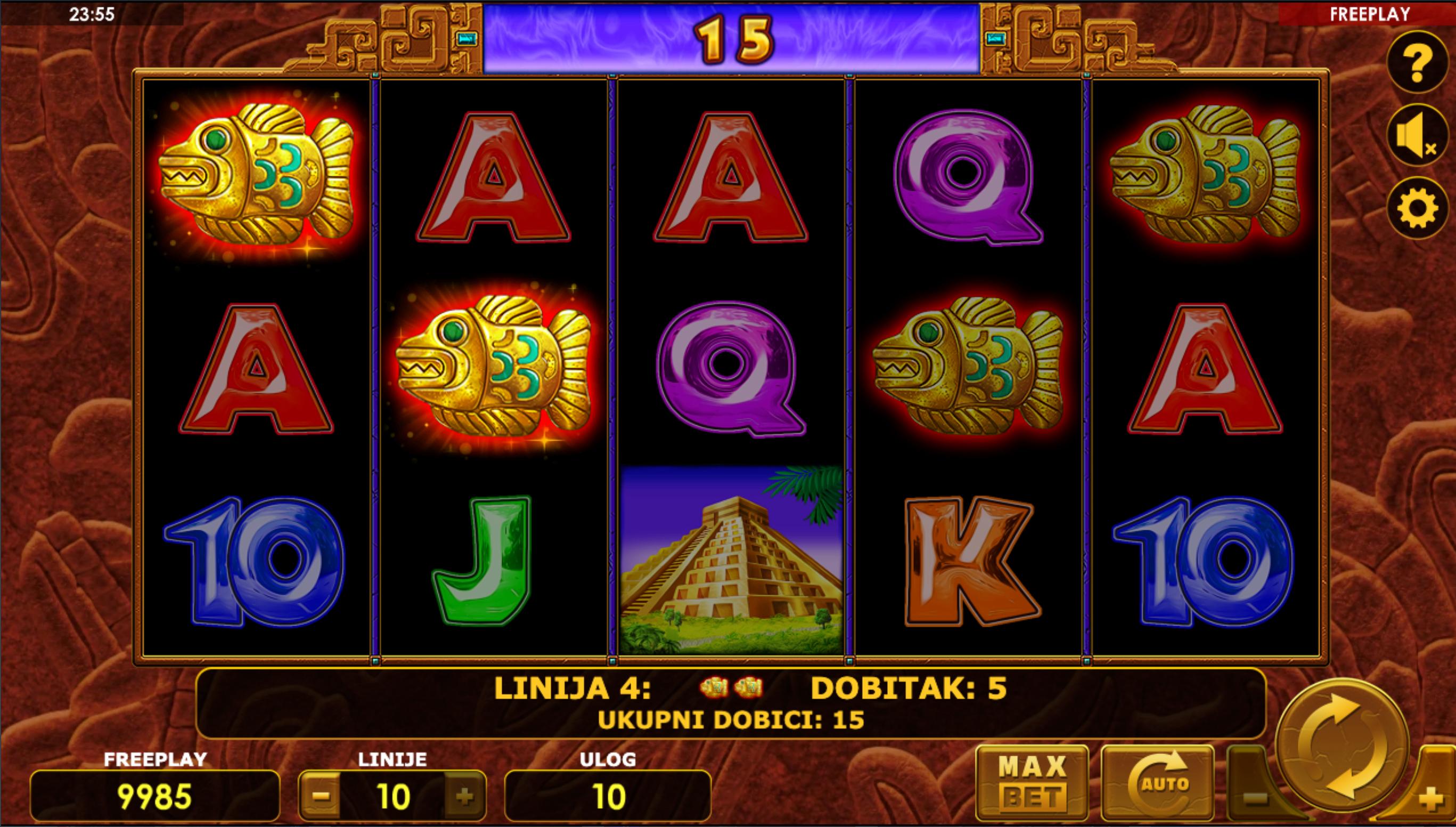
Task: Increase the number of lines with plus
Action: 464,796
